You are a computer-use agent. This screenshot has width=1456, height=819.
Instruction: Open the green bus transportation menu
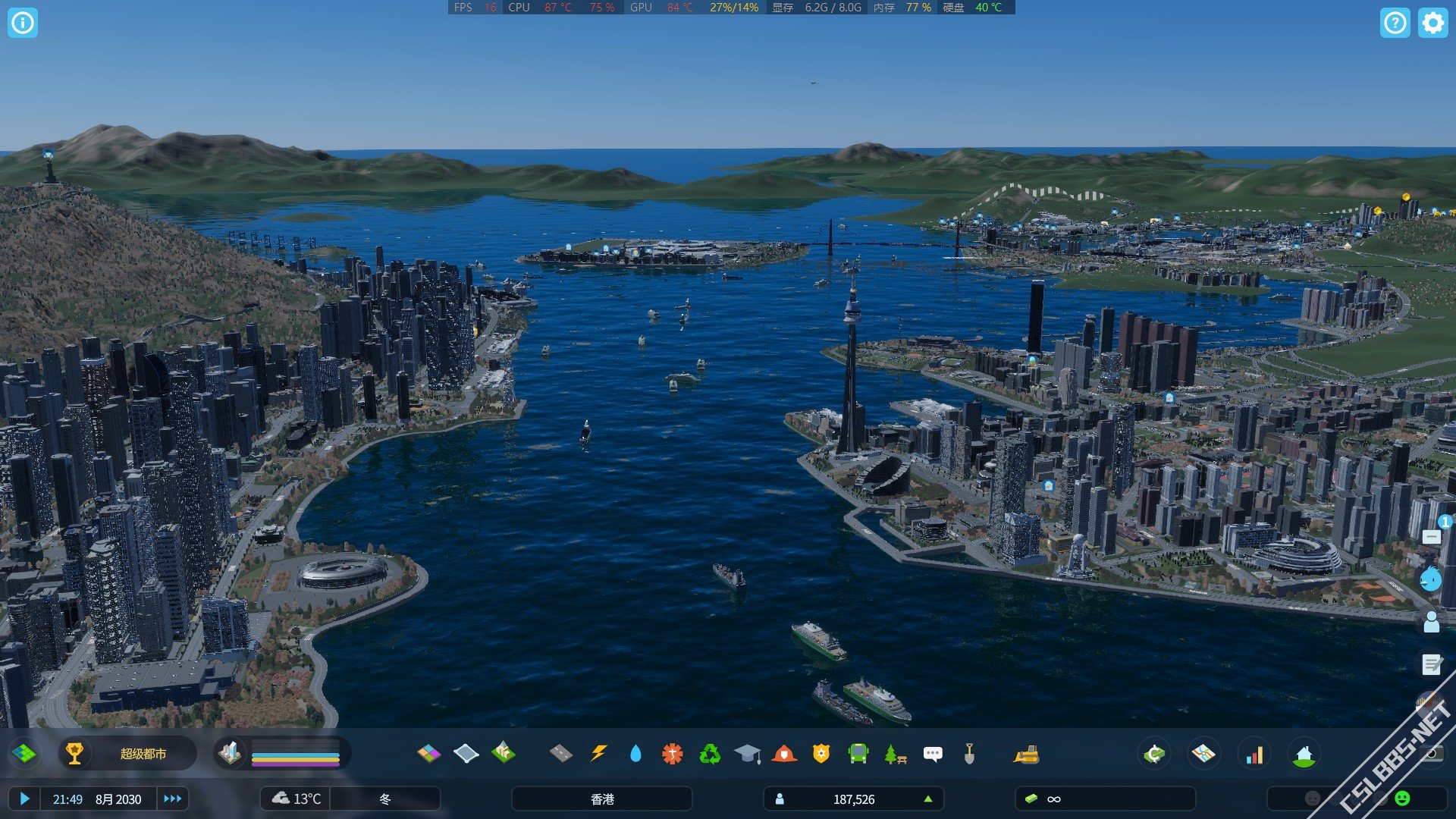click(858, 754)
